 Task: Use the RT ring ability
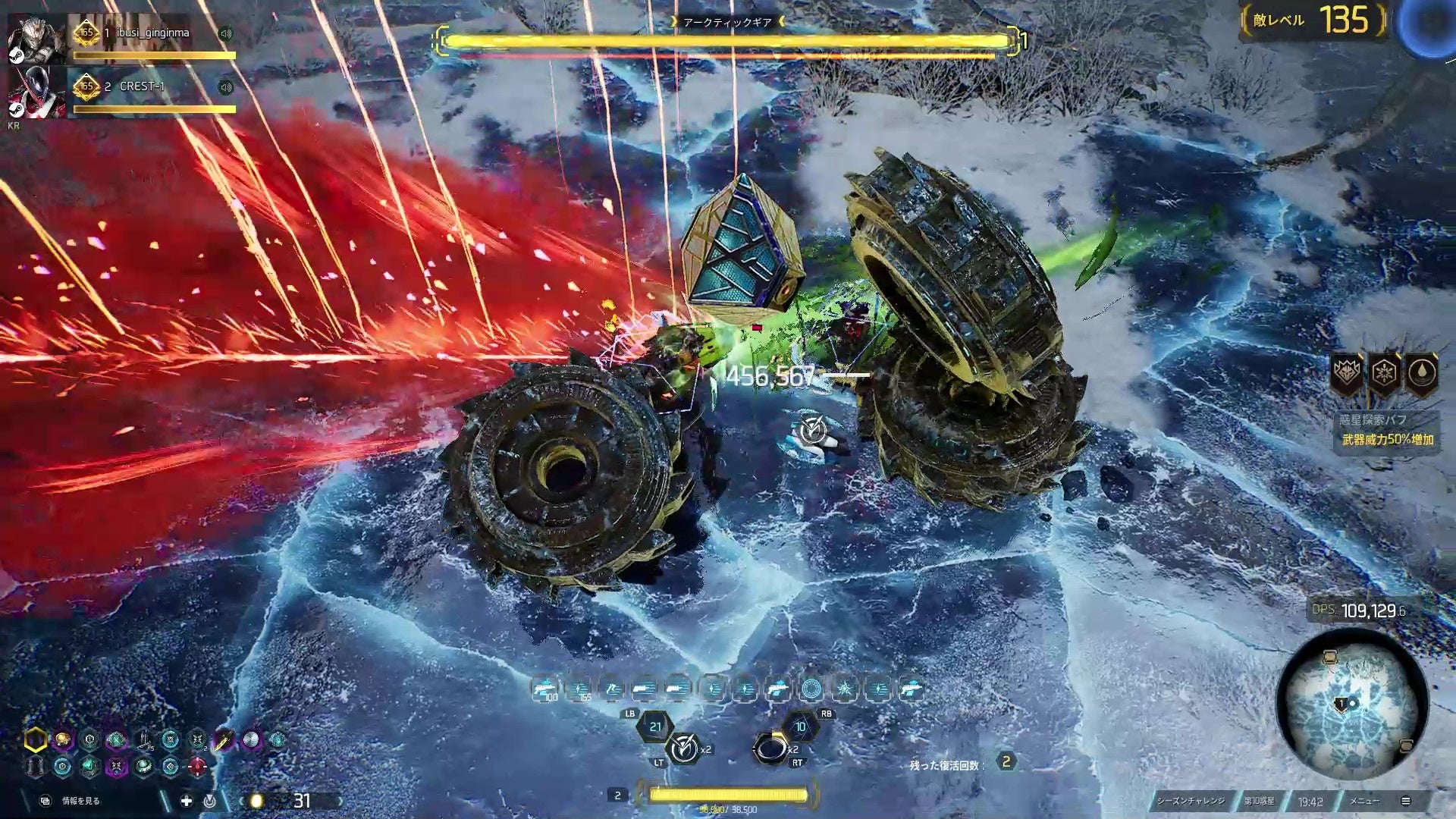click(771, 749)
